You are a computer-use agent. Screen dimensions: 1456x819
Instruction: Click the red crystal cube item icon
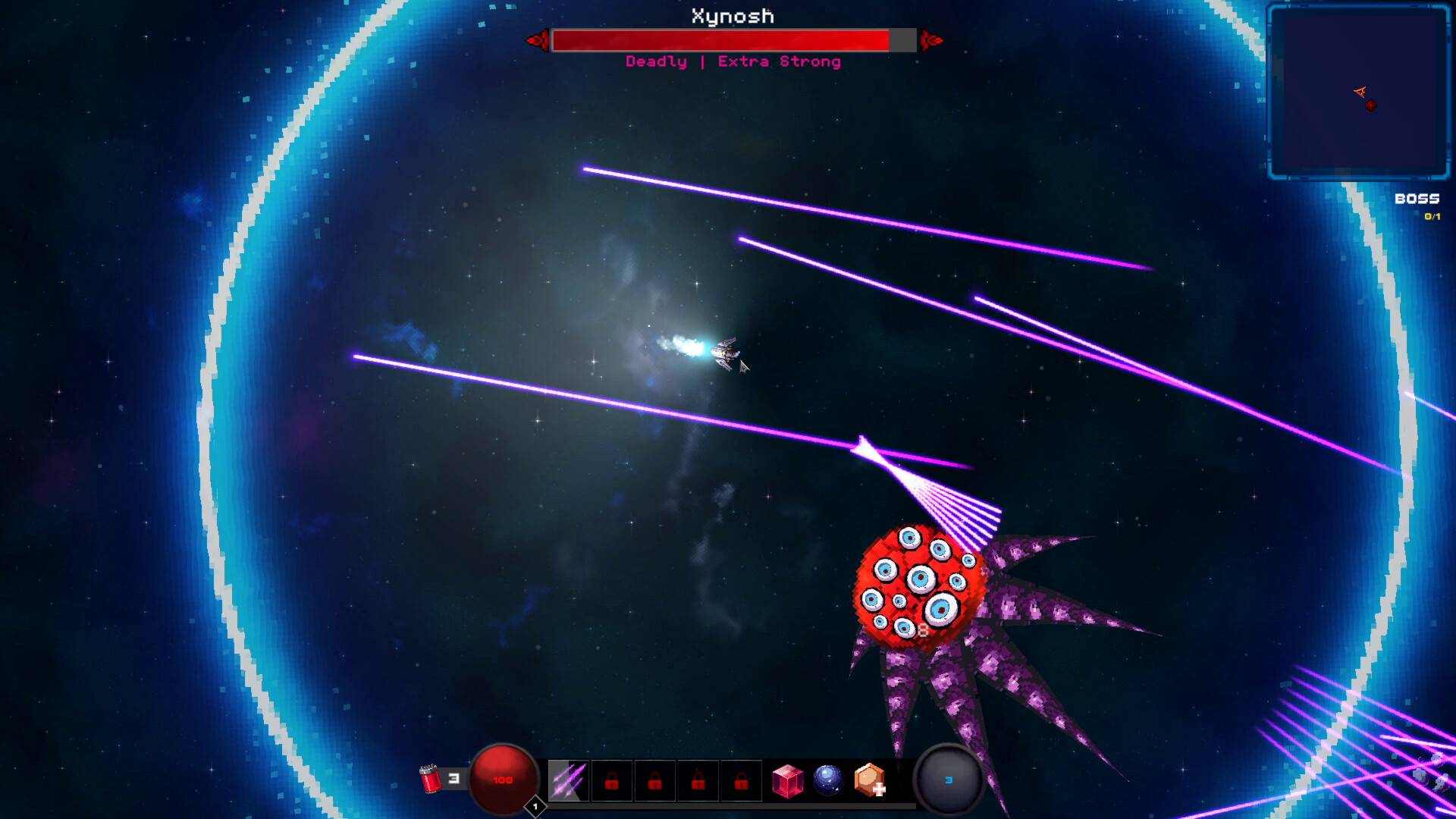coord(789,780)
